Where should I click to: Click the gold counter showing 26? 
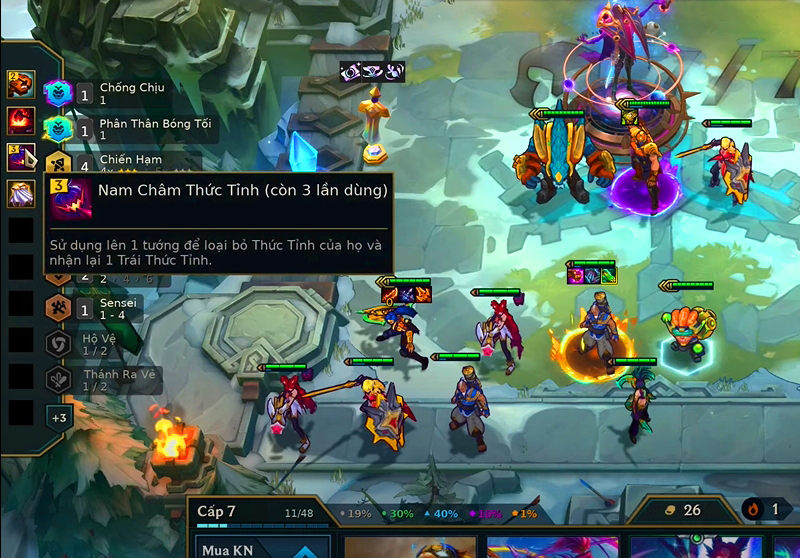pyautogui.click(x=681, y=510)
